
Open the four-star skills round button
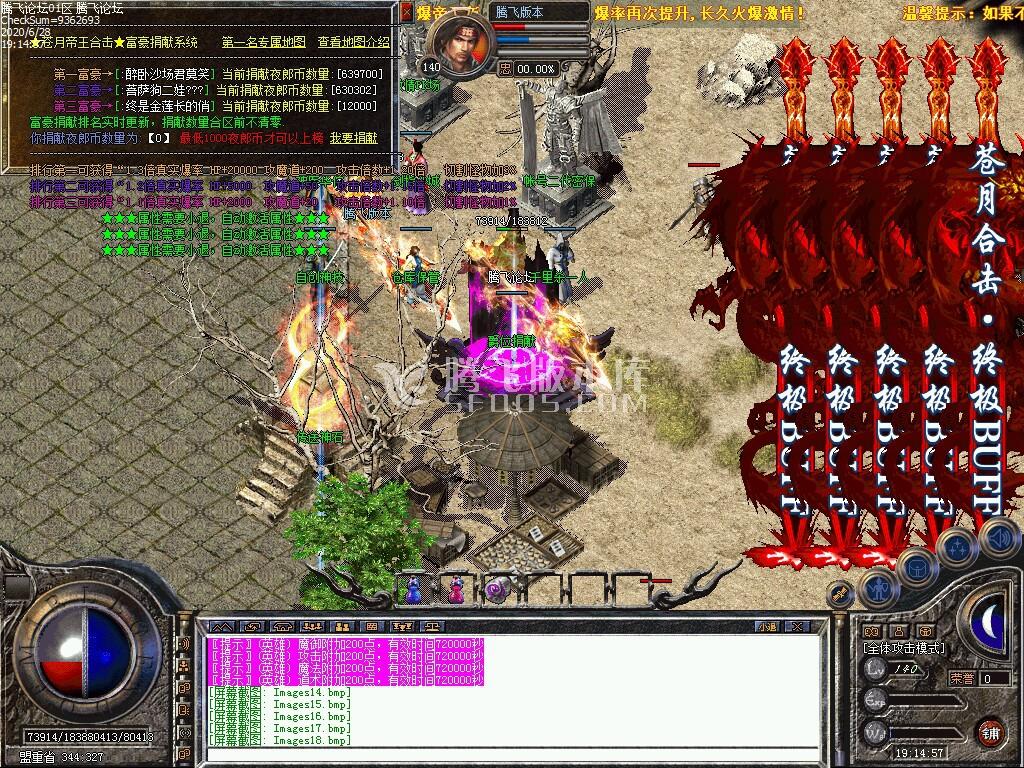(958, 548)
